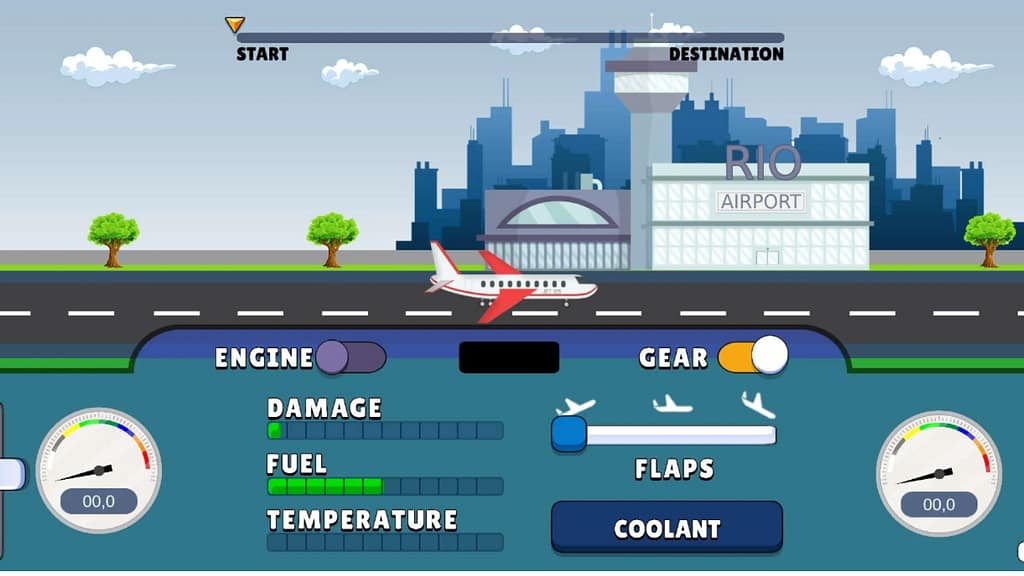Image resolution: width=1024 pixels, height=576 pixels.
Task: Activate the COOLANT button
Action: pyautogui.click(x=666, y=528)
